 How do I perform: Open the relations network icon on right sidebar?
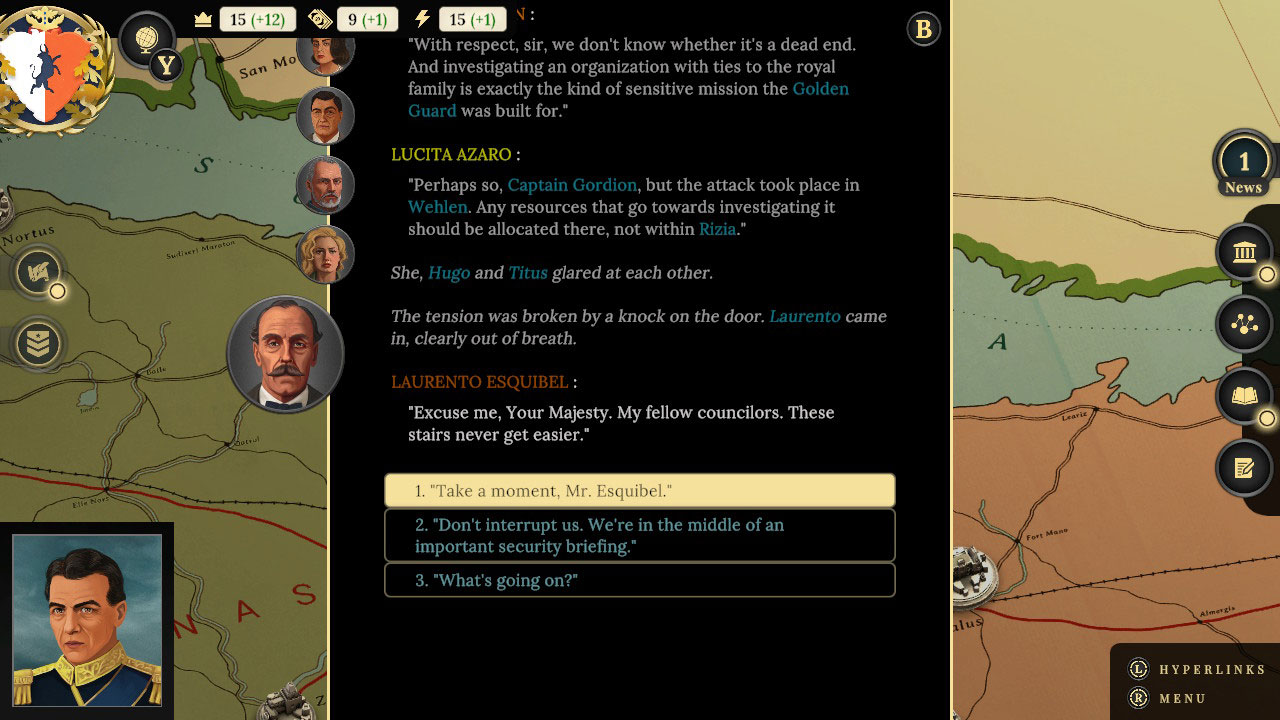pyautogui.click(x=1244, y=324)
